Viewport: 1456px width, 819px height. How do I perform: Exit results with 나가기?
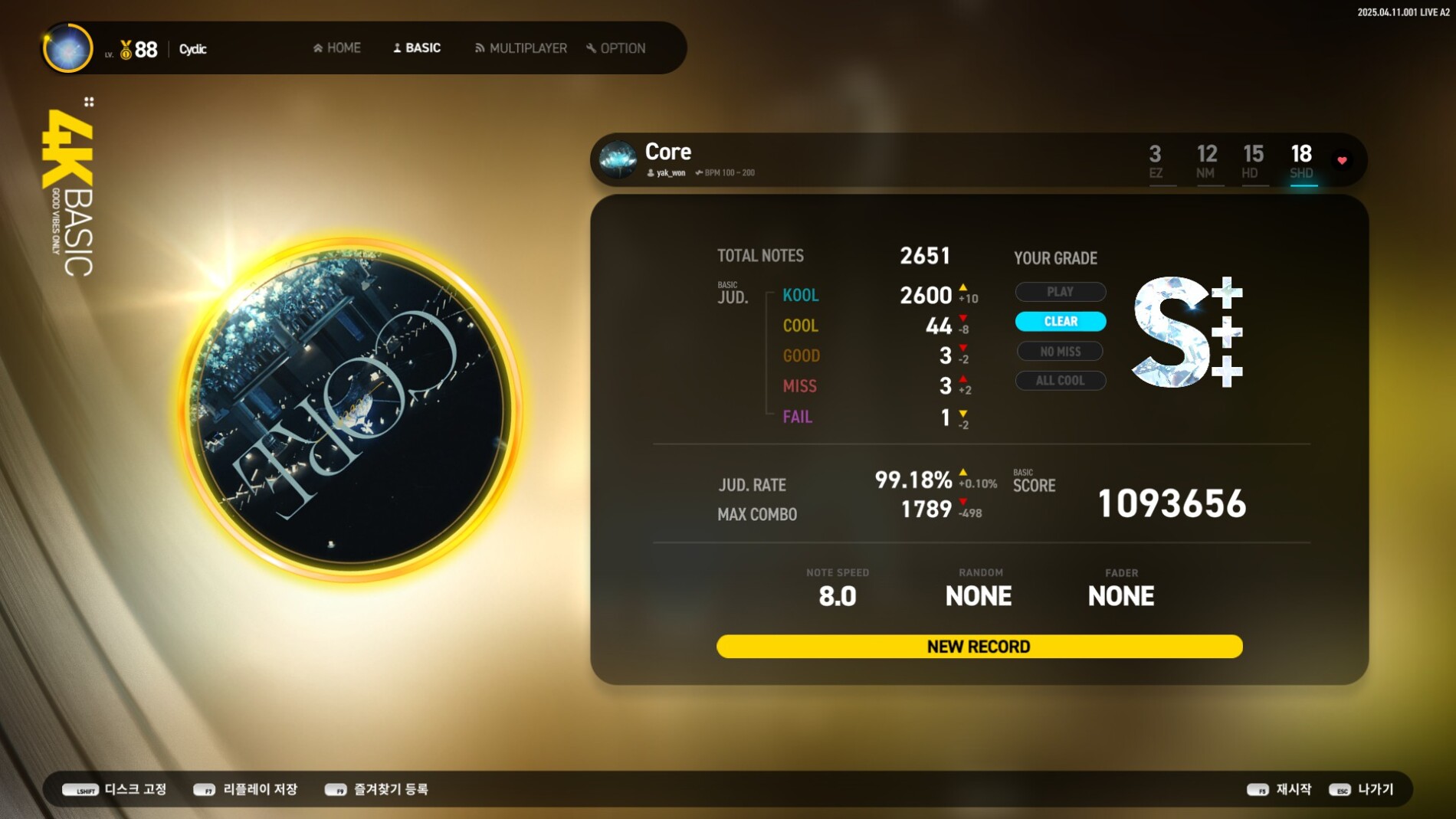1362,789
